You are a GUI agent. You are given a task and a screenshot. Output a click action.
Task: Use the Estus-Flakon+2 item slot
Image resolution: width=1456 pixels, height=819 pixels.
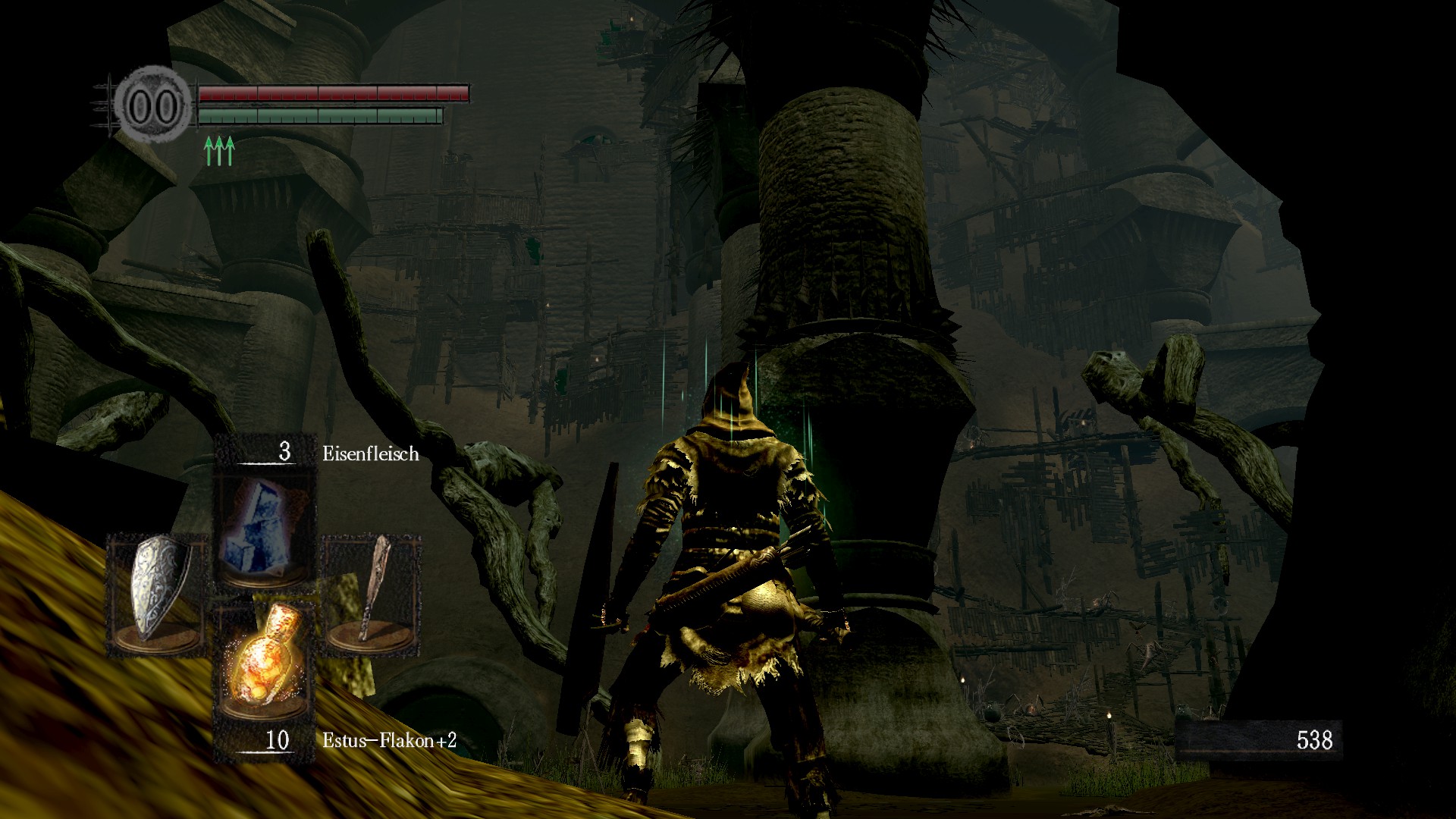[x=265, y=660]
